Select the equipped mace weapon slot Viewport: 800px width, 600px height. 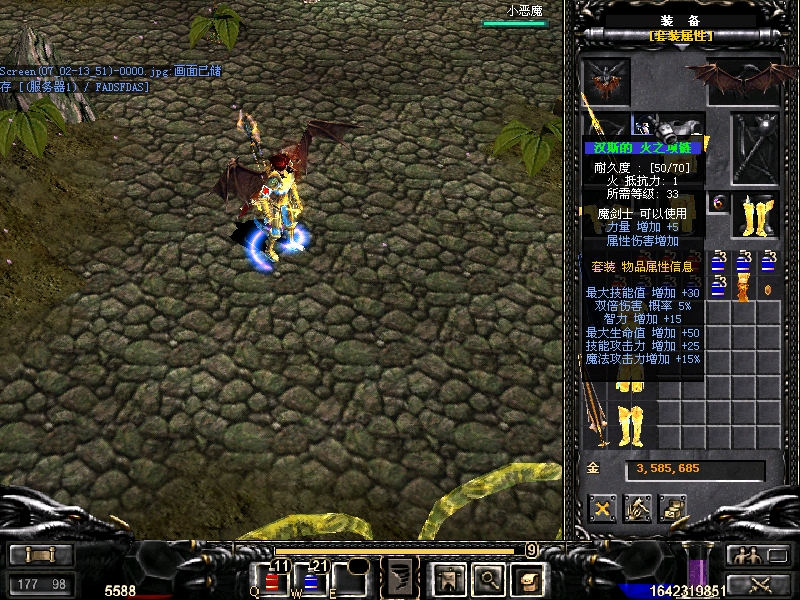pyautogui.click(x=754, y=148)
